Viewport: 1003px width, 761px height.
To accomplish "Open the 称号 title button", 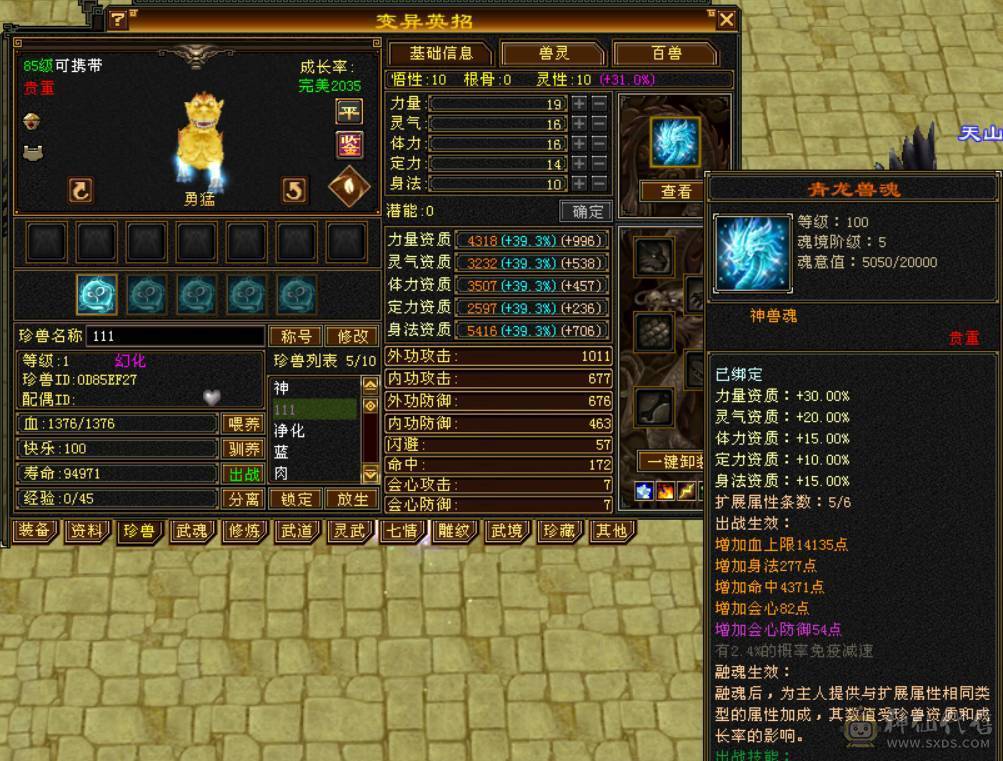I will point(295,336).
